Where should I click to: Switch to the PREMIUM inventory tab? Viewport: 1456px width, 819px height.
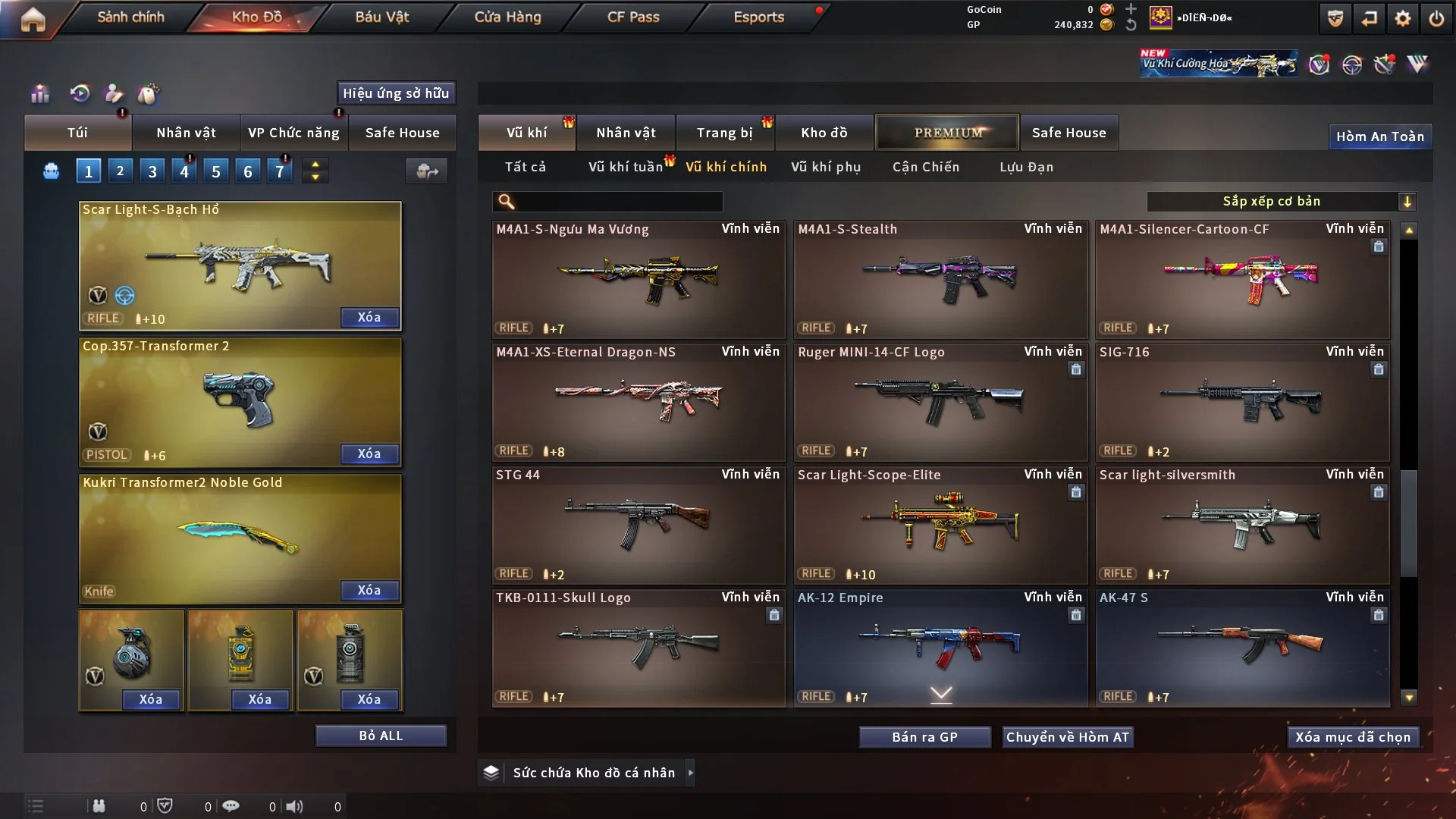948,133
